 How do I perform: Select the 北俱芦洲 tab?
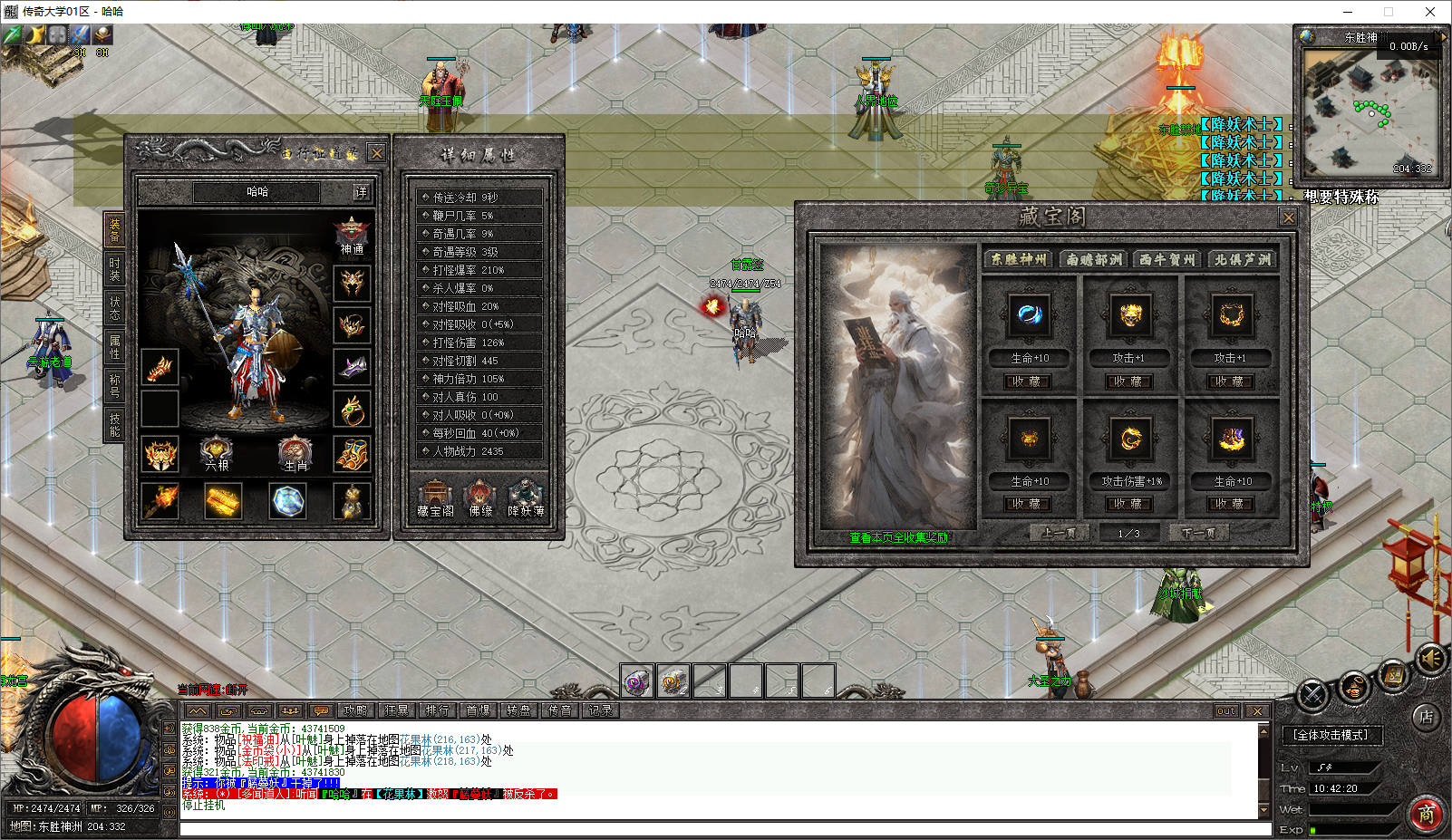pyautogui.click(x=1243, y=259)
